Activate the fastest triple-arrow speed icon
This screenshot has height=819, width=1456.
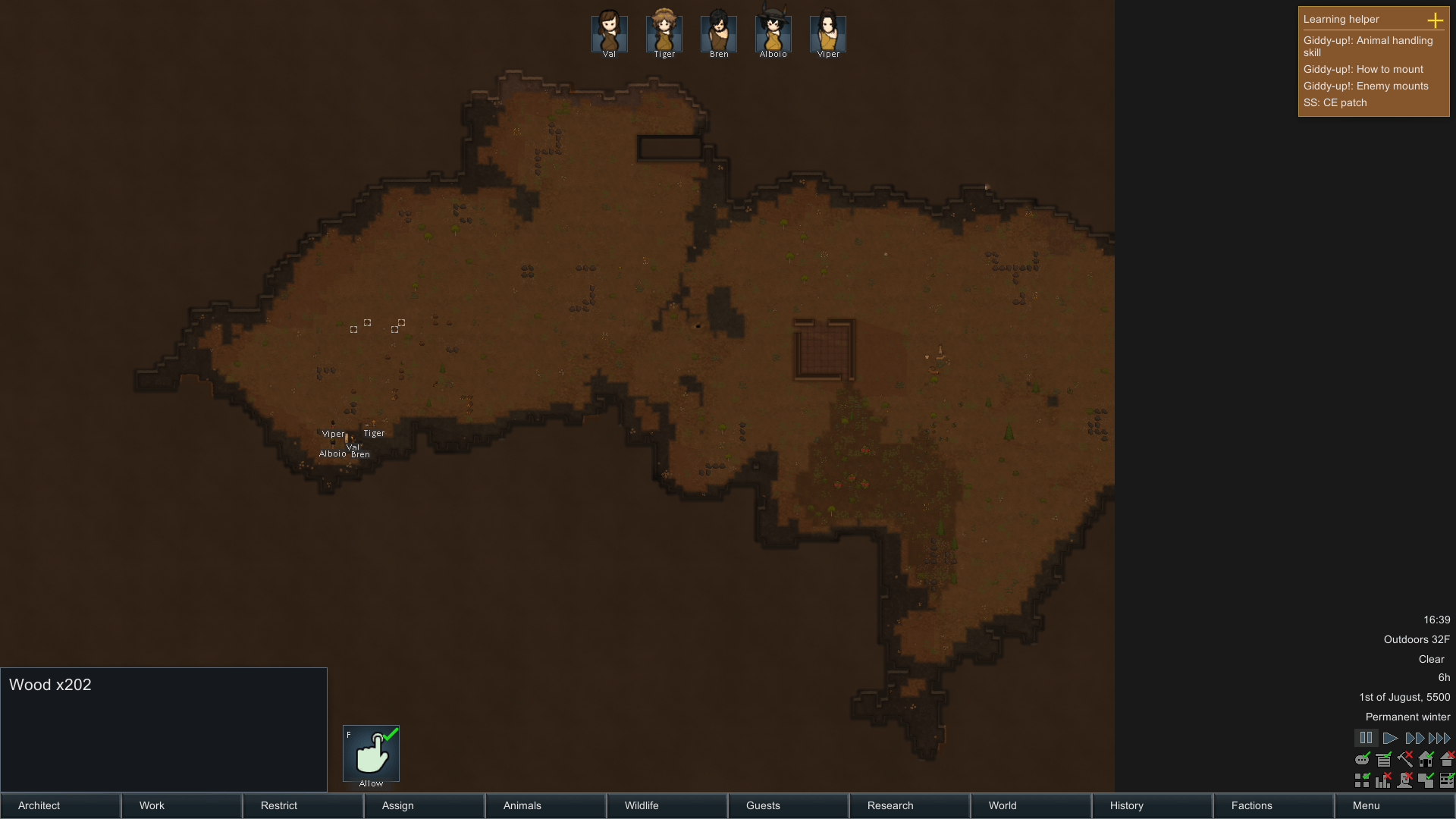tap(1438, 737)
